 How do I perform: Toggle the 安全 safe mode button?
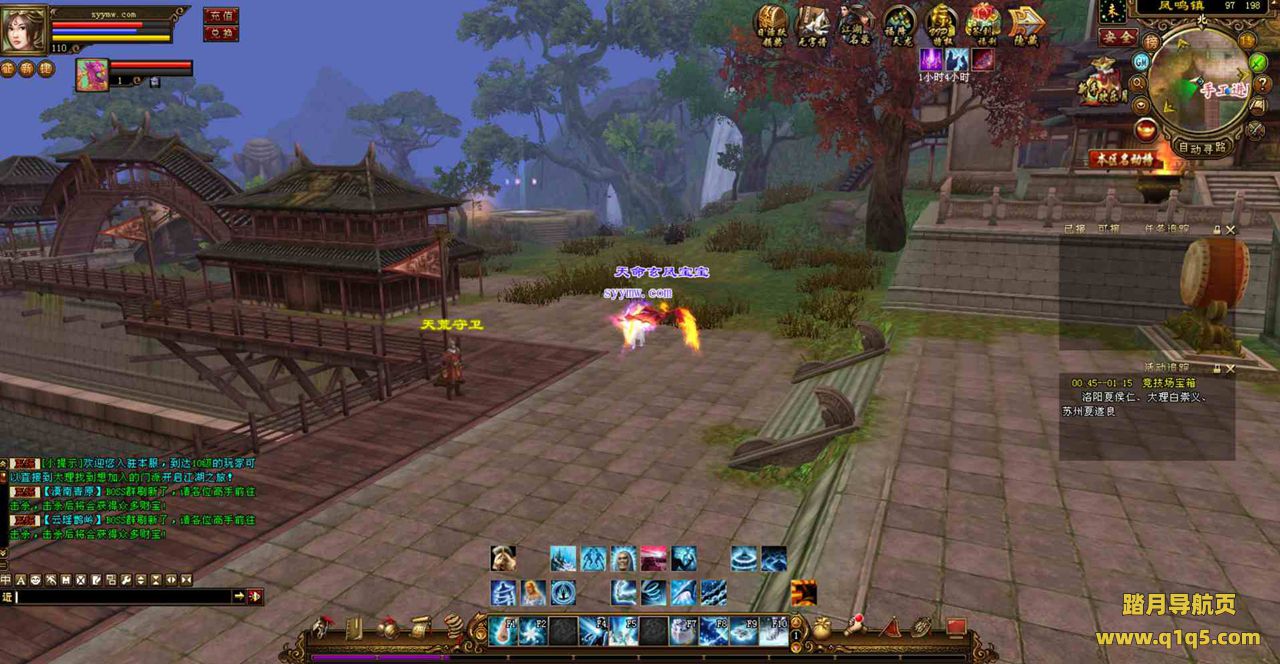coord(1117,37)
